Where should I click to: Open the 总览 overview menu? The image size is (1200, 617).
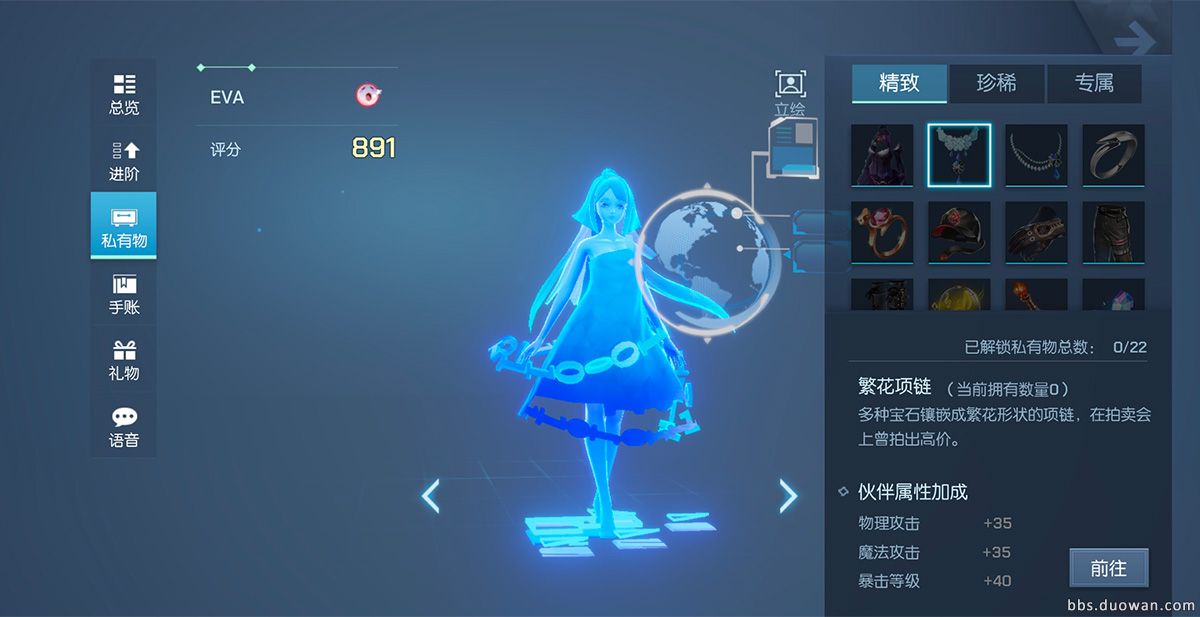pos(124,94)
